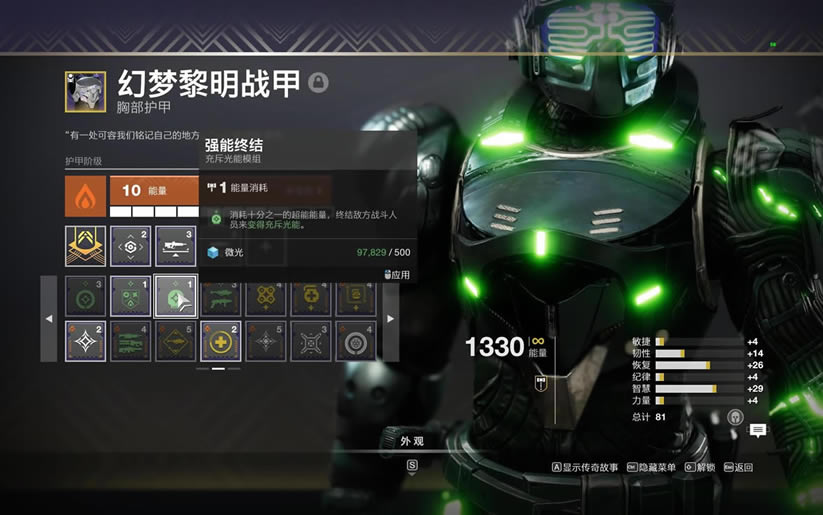
Task: Click the helmet icon beside the stat total
Action: click(x=735, y=417)
